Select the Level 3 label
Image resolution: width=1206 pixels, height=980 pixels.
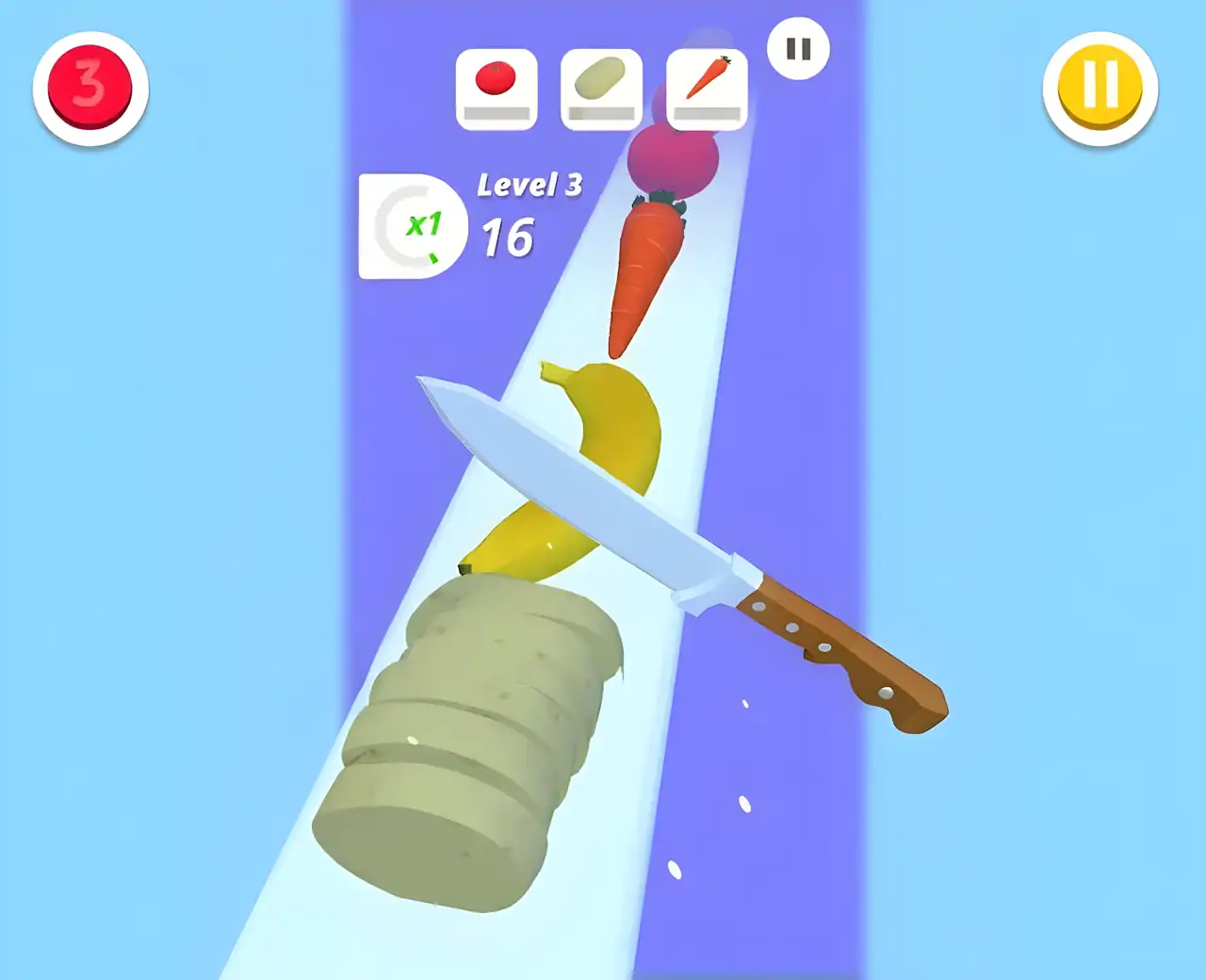point(530,185)
